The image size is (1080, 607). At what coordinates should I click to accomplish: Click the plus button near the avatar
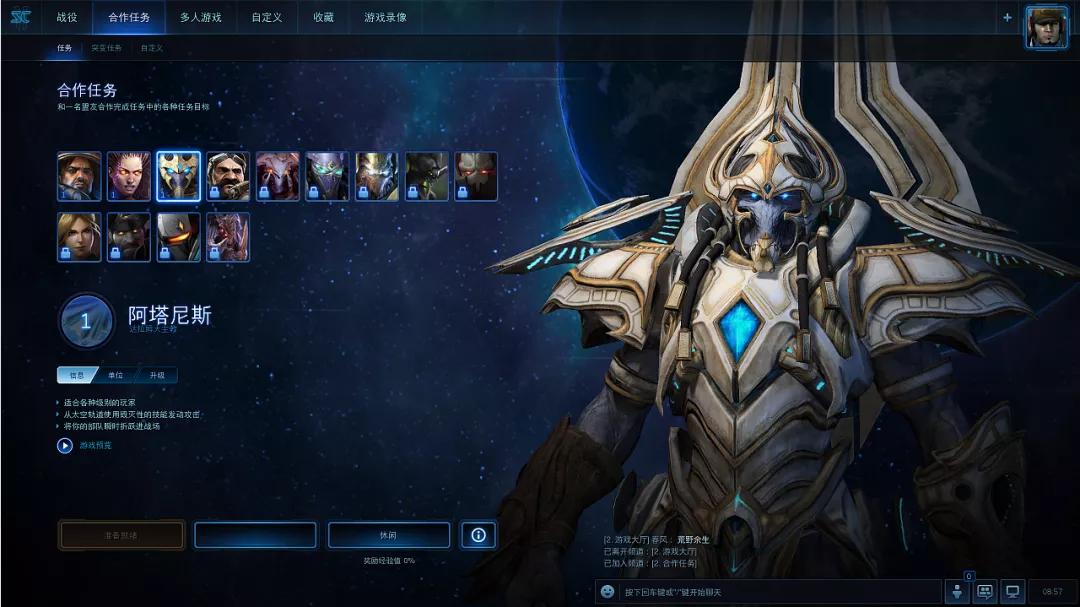click(1007, 17)
